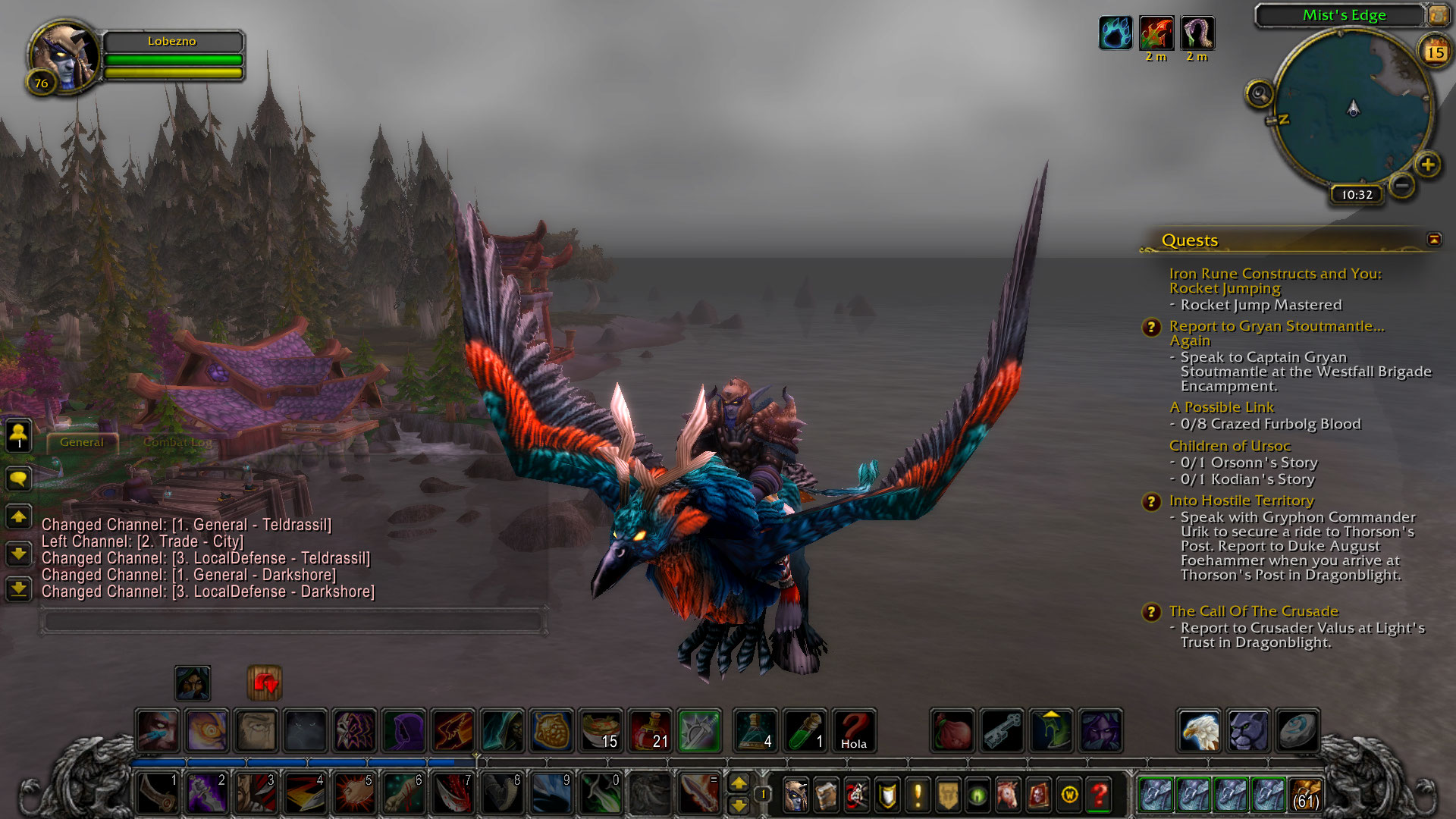Open the chat speech bubble menu
Screen dimensions: 1456x819
click(x=19, y=479)
